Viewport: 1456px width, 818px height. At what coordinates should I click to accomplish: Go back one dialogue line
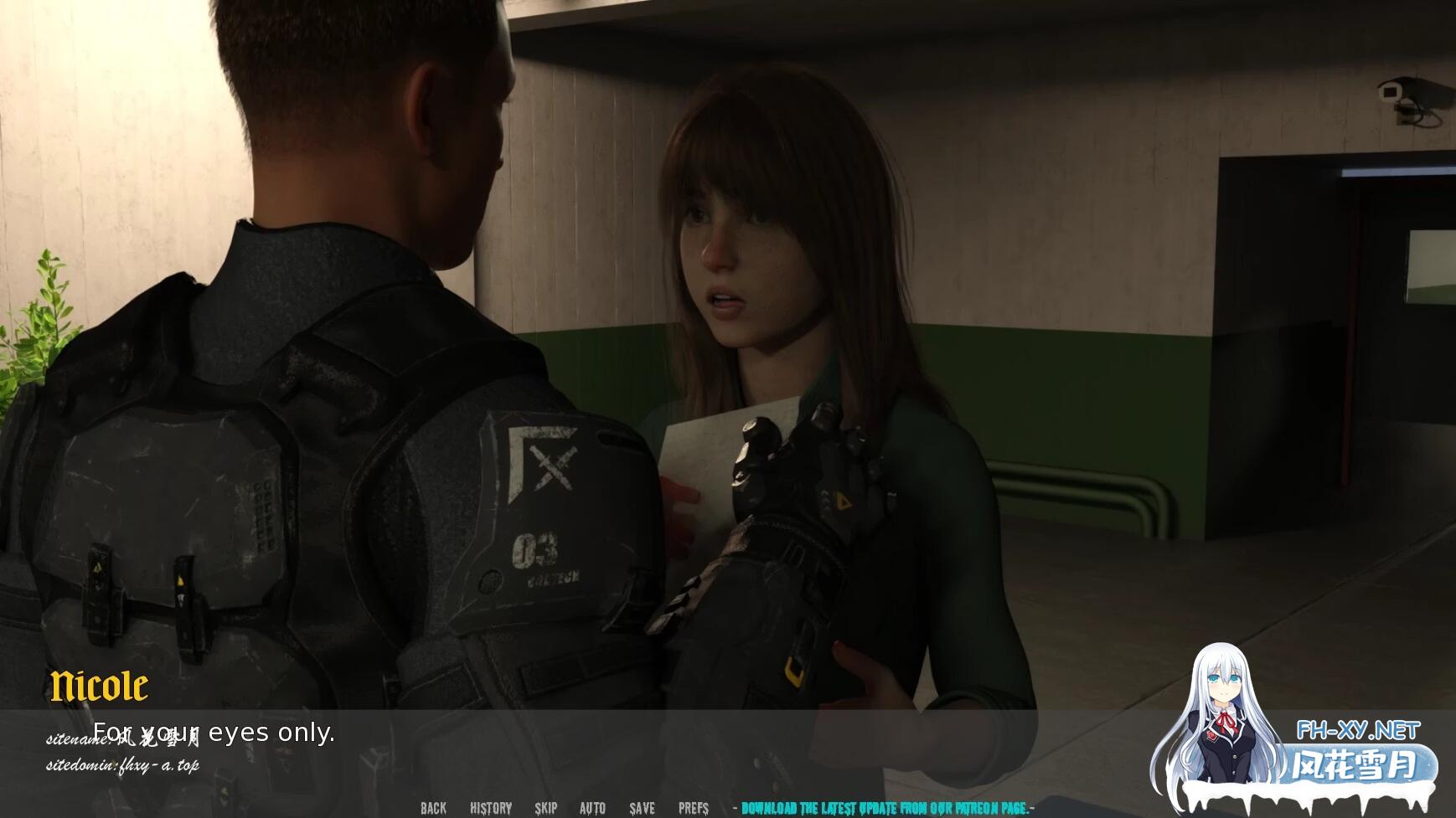coord(433,808)
